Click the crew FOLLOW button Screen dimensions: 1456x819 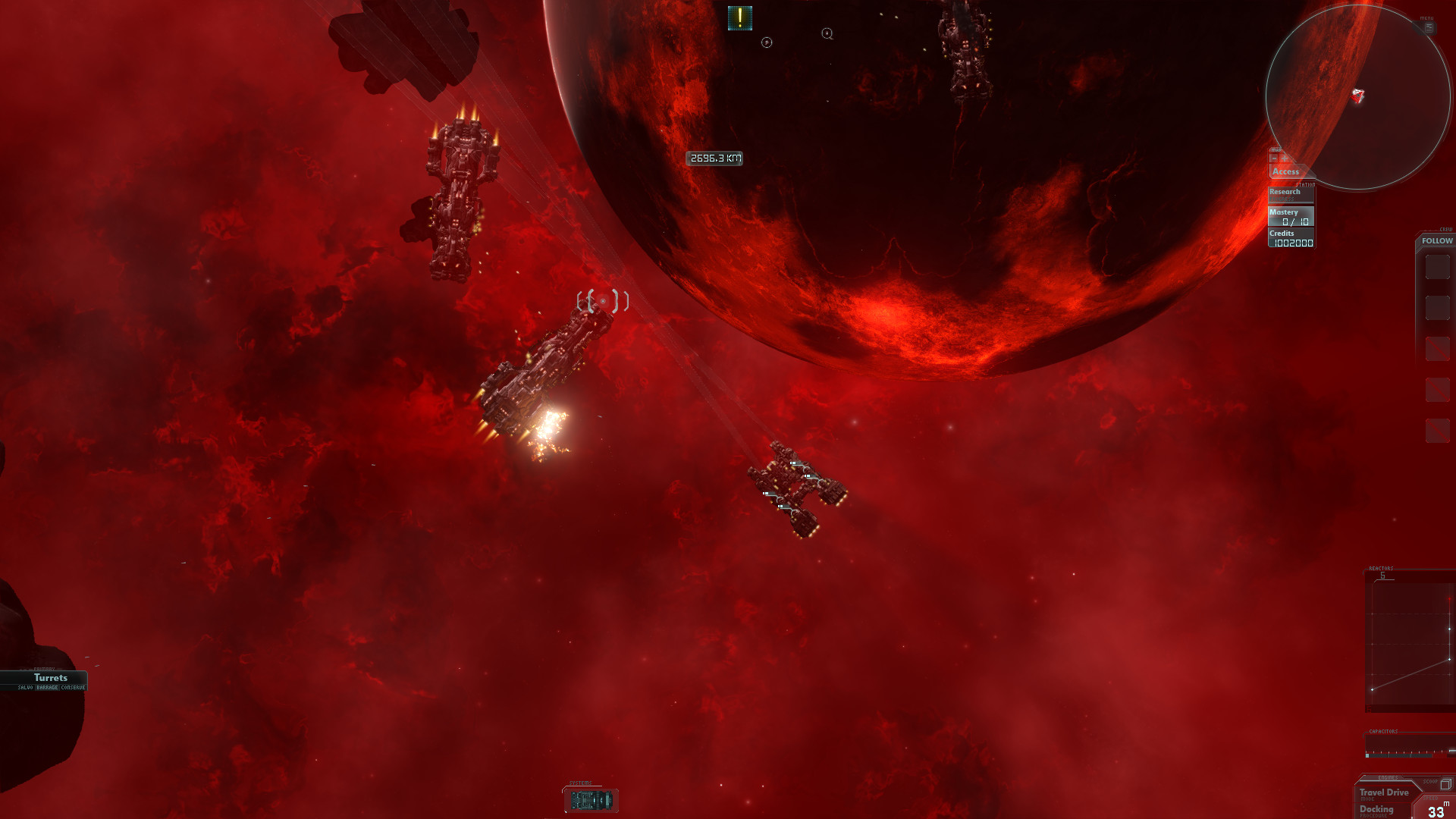(1436, 240)
